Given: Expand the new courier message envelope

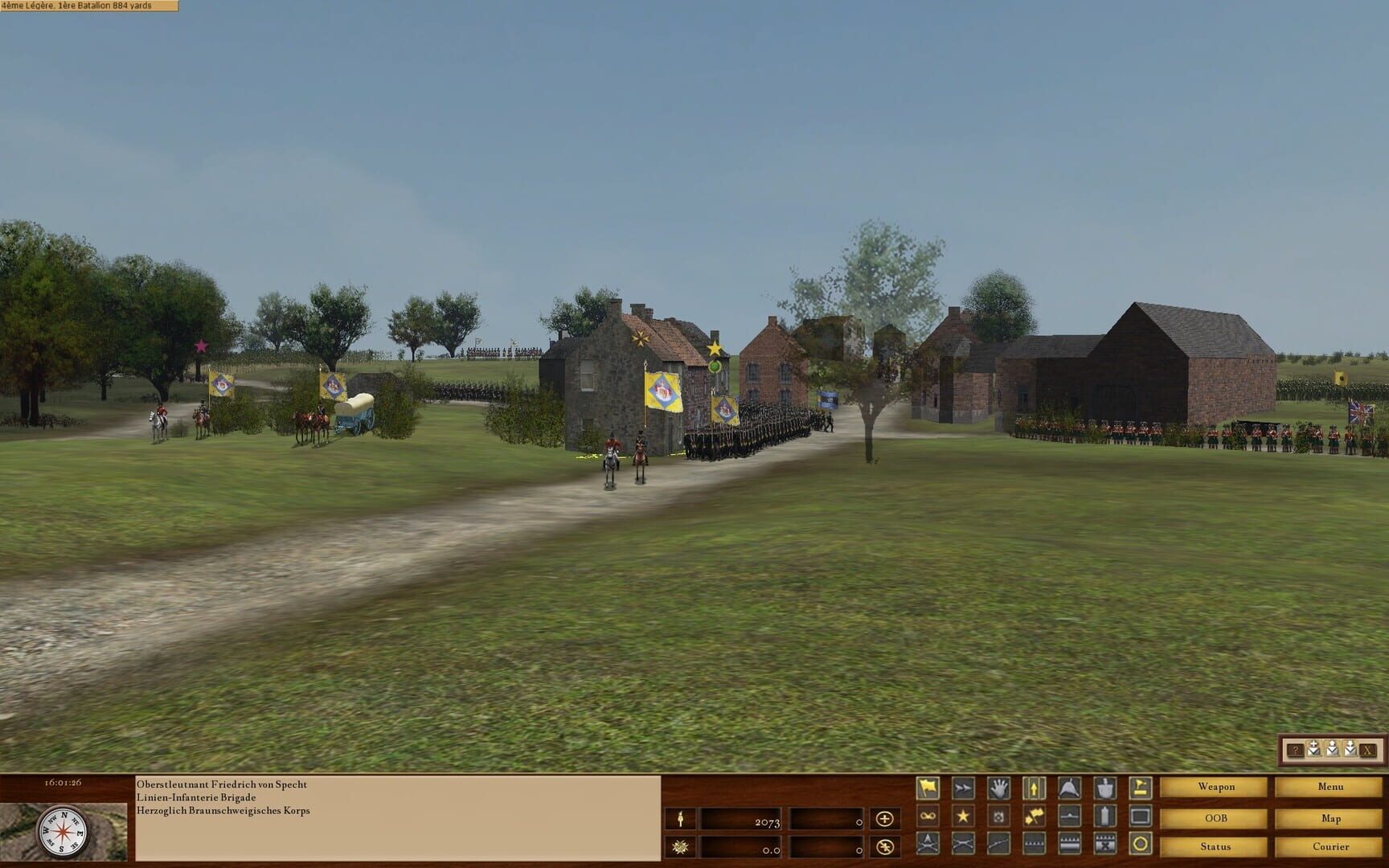Looking at the screenshot, I should tap(1313, 749).
